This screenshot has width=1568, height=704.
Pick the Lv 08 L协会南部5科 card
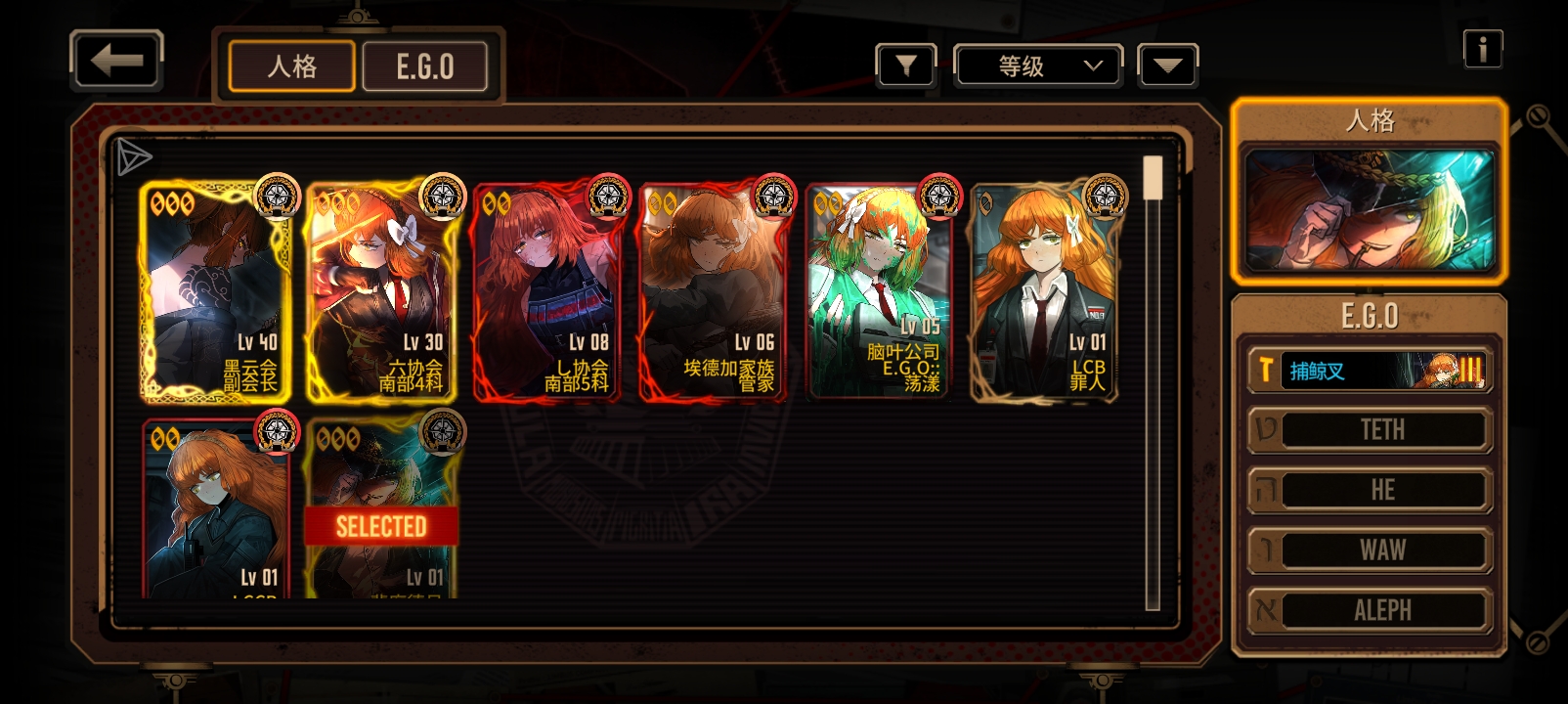pos(547,291)
